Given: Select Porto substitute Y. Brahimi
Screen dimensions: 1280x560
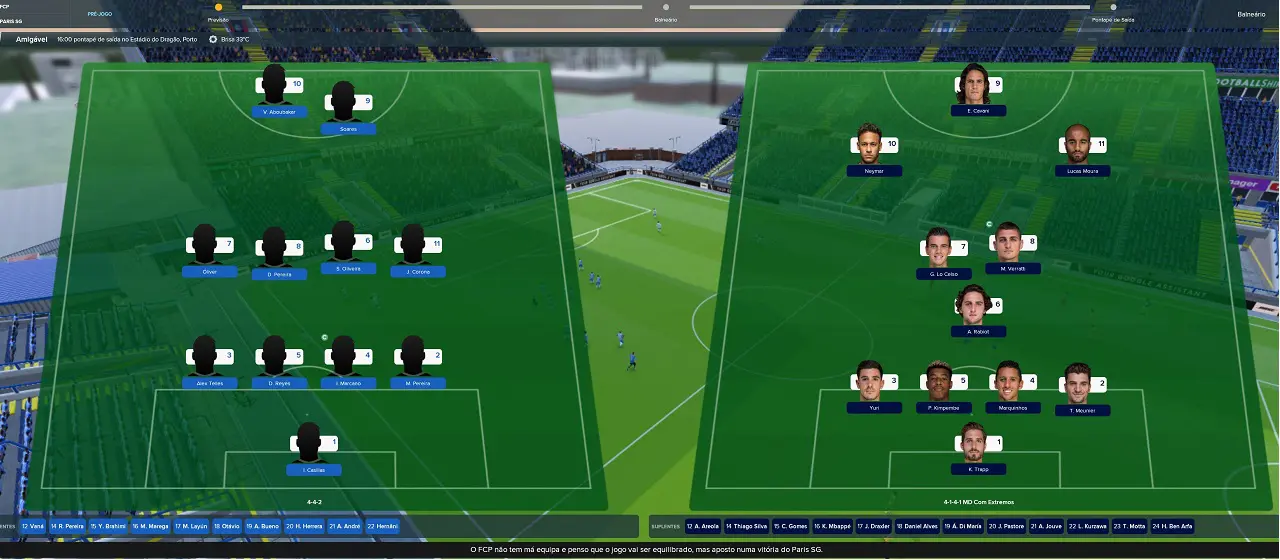Looking at the screenshot, I should click(108, 526).
